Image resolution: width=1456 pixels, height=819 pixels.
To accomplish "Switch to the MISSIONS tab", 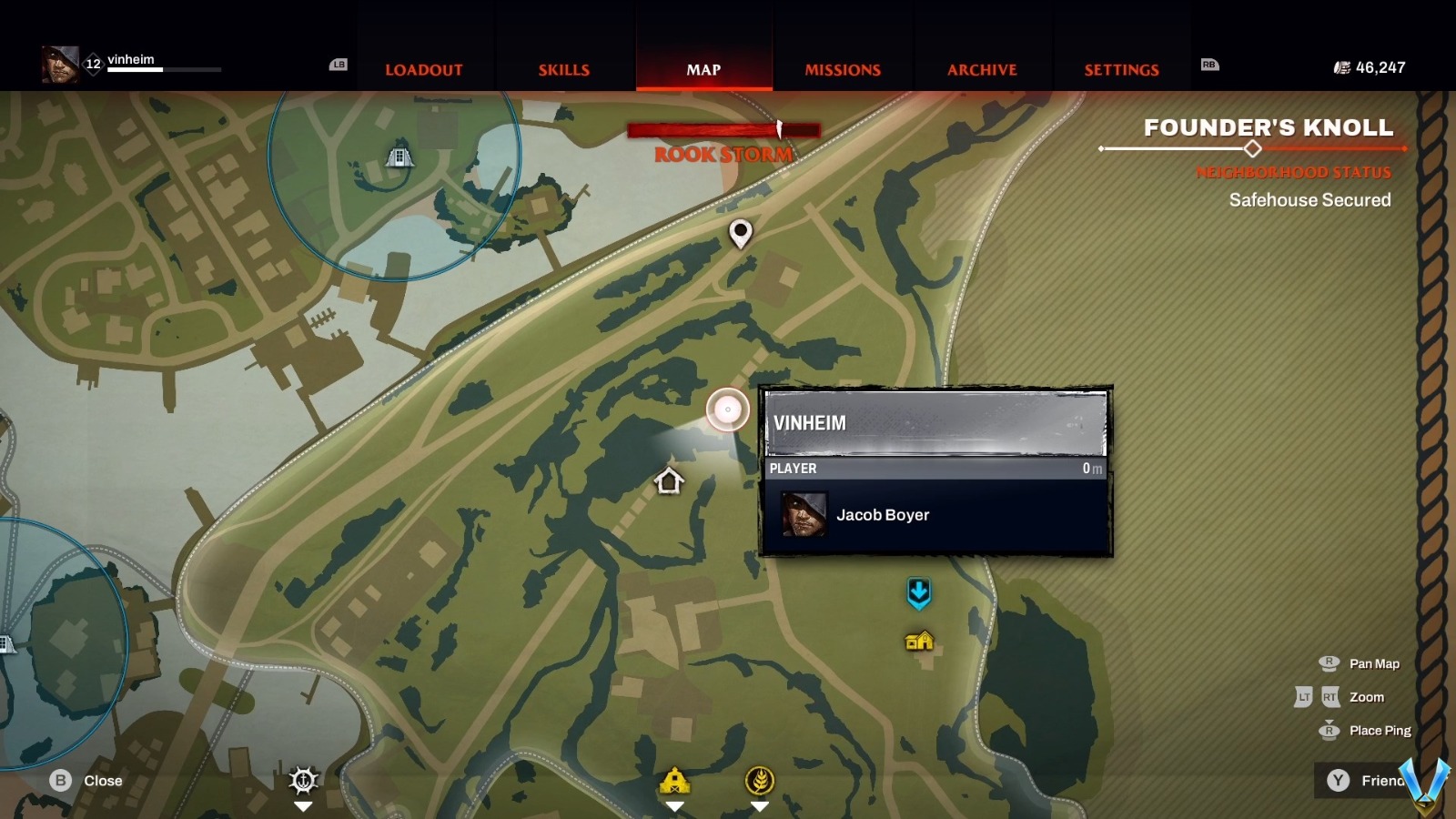I will (x=842, y=69).
